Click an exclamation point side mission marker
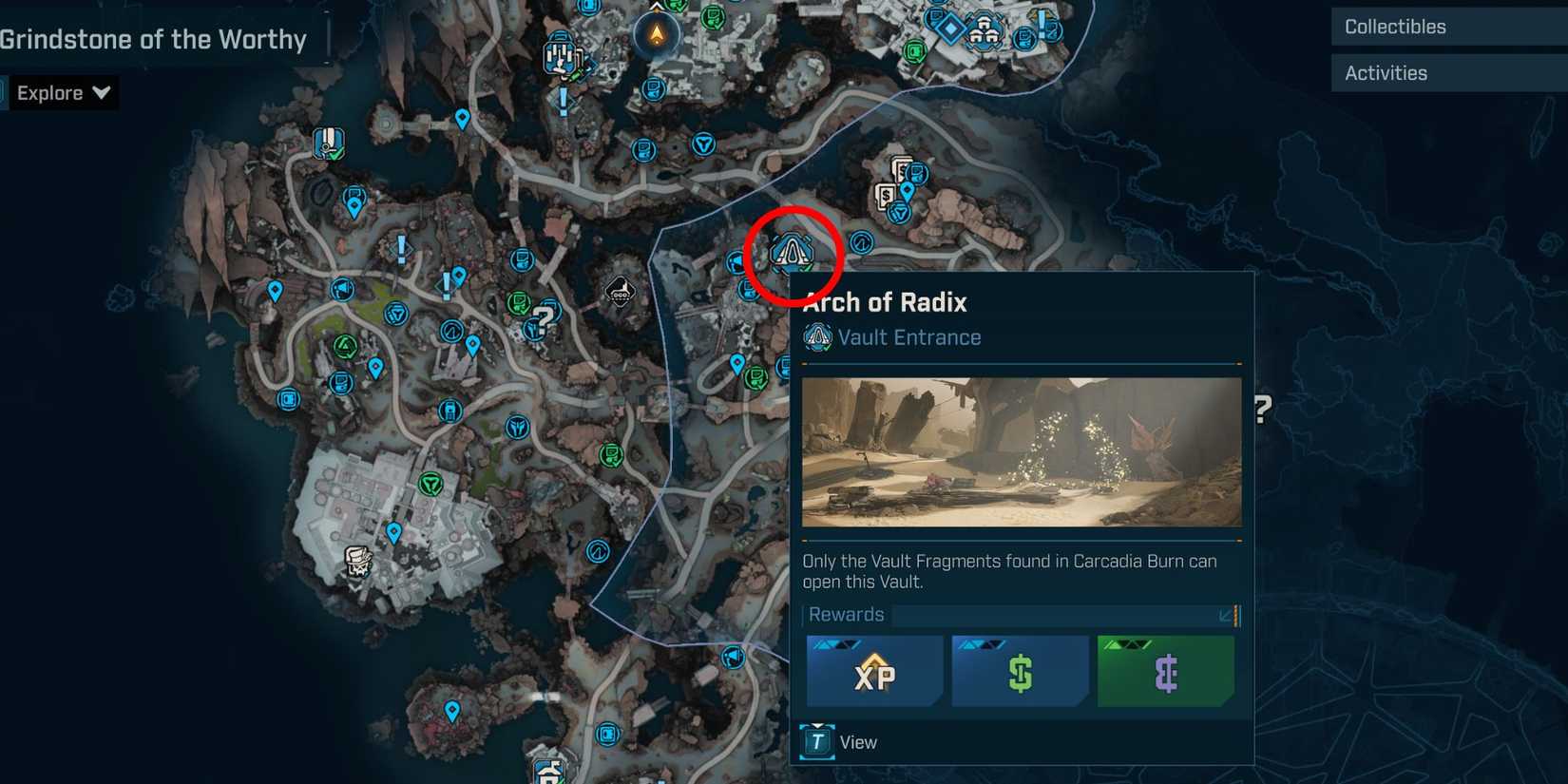1568x784 pixels. pos(399,248)
